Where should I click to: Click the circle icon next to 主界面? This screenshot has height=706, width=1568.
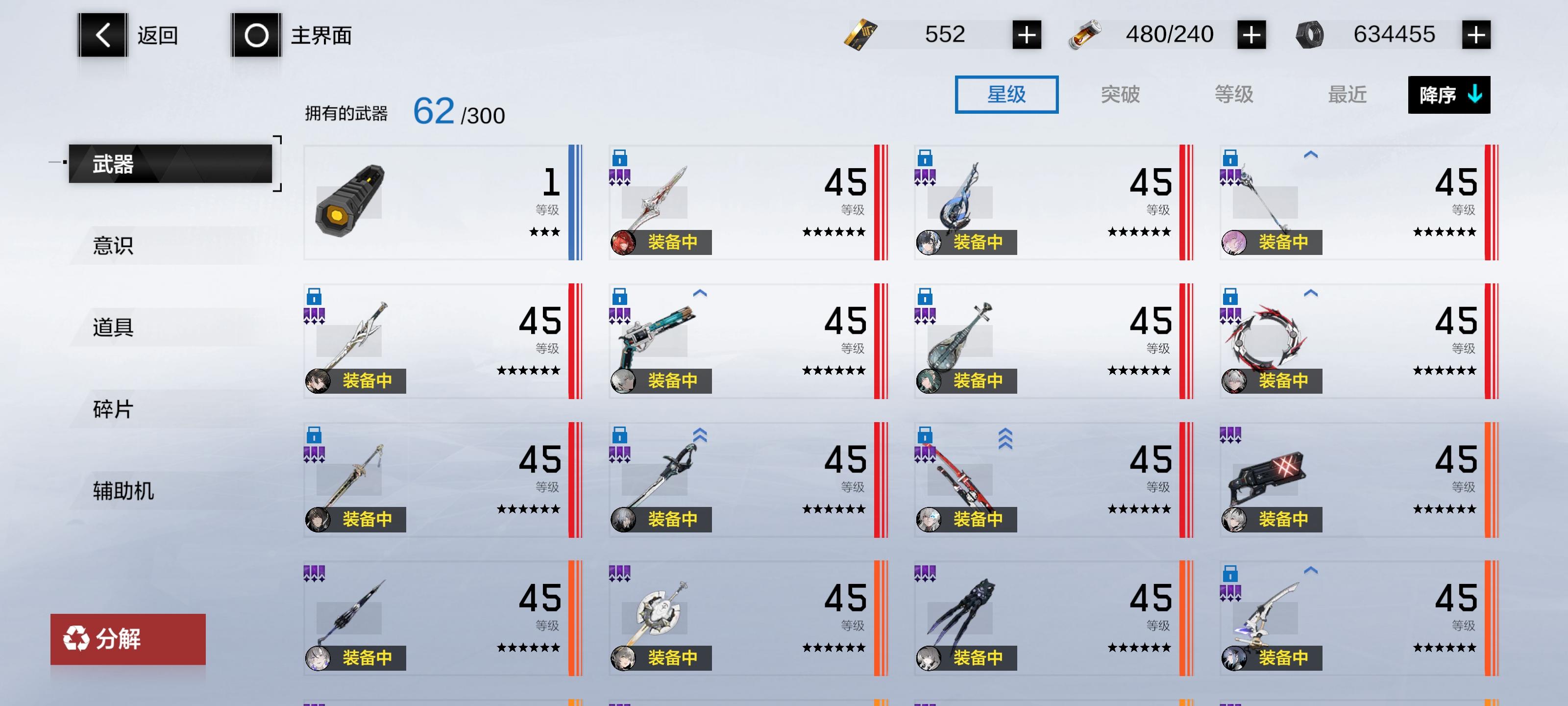pyautogui.click(x=256, y=35)
